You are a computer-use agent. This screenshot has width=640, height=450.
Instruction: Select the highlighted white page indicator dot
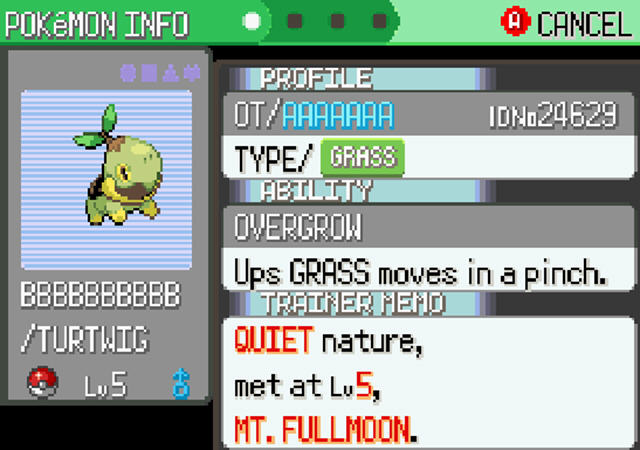(253, 21)
